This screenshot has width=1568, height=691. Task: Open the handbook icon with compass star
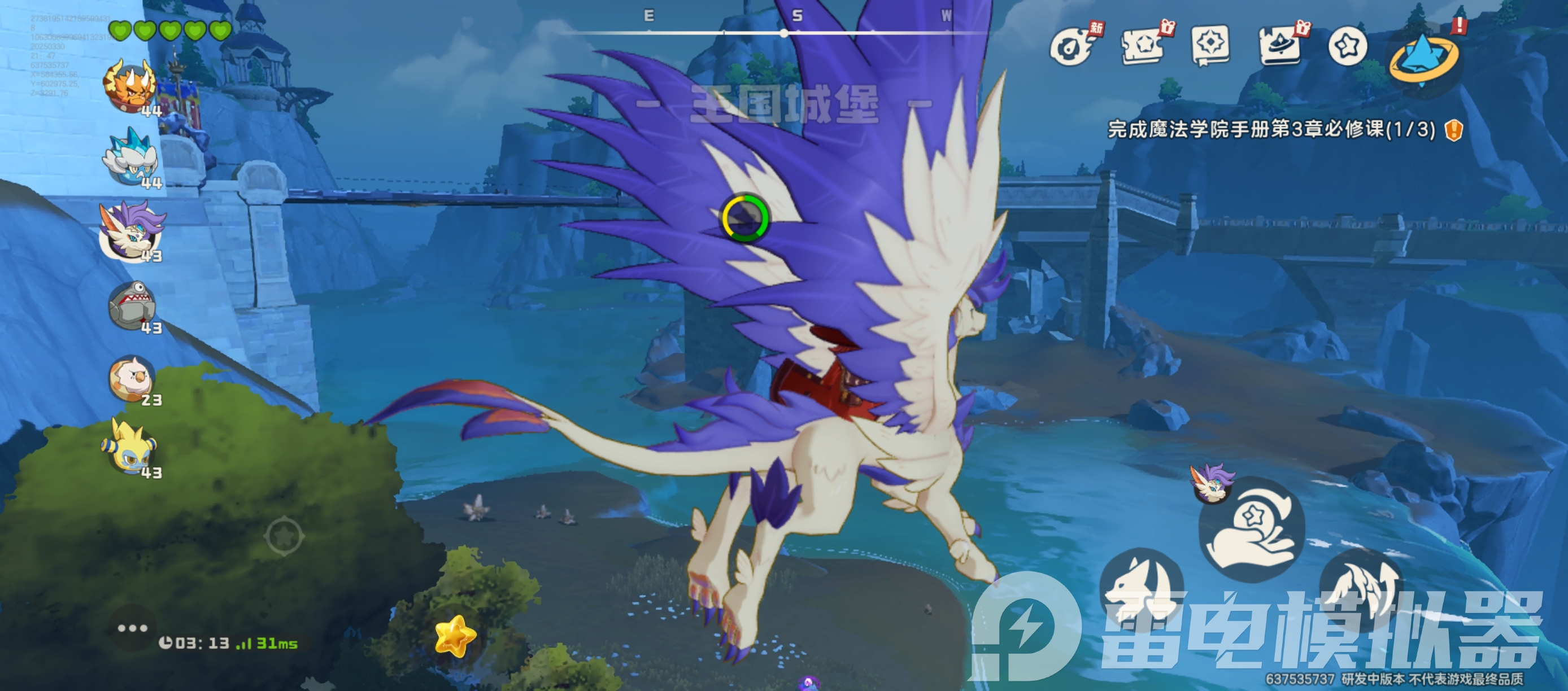1210,45
